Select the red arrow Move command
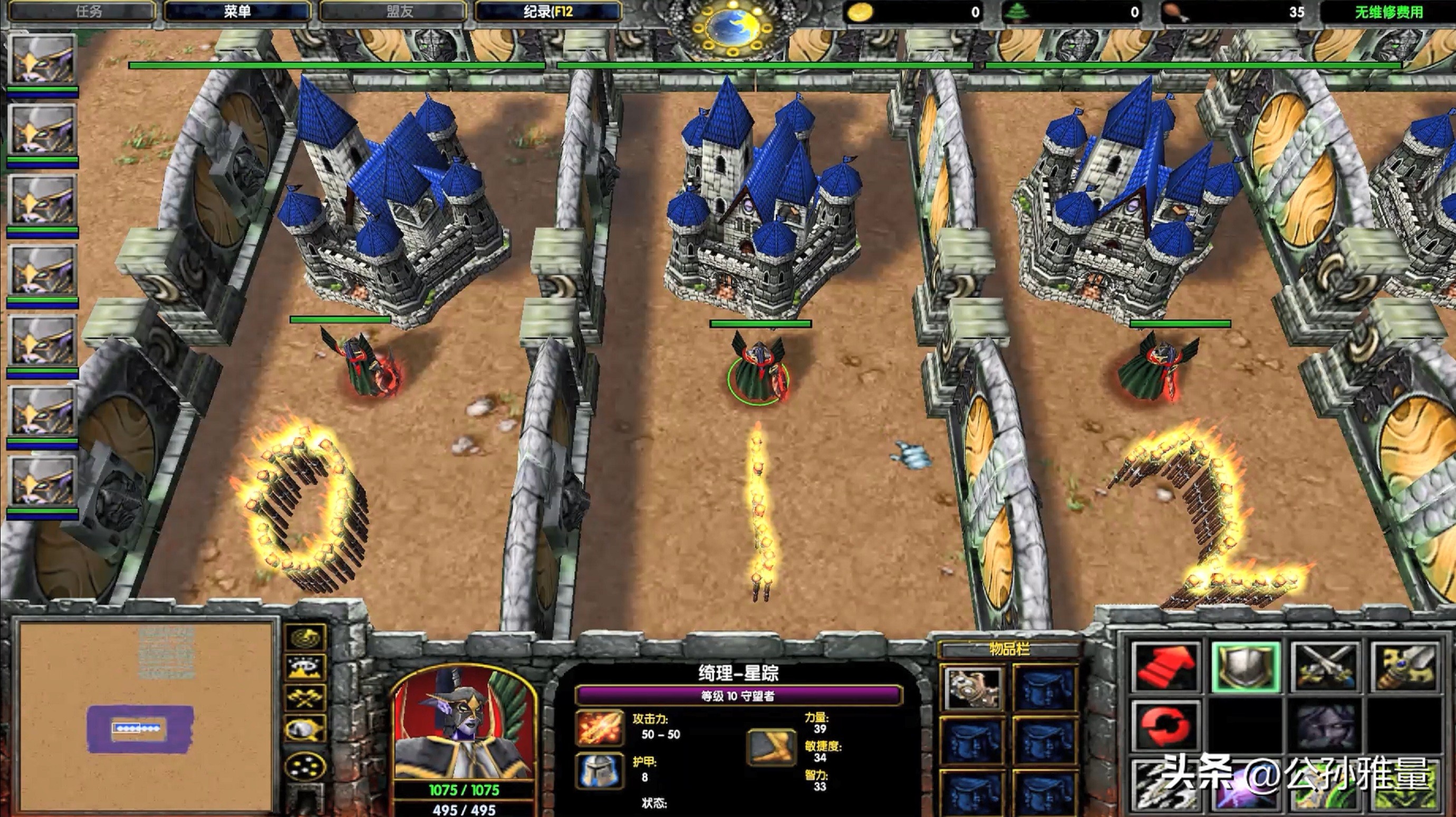The width and height of the screenshot is (1456, 817). 1165,667
